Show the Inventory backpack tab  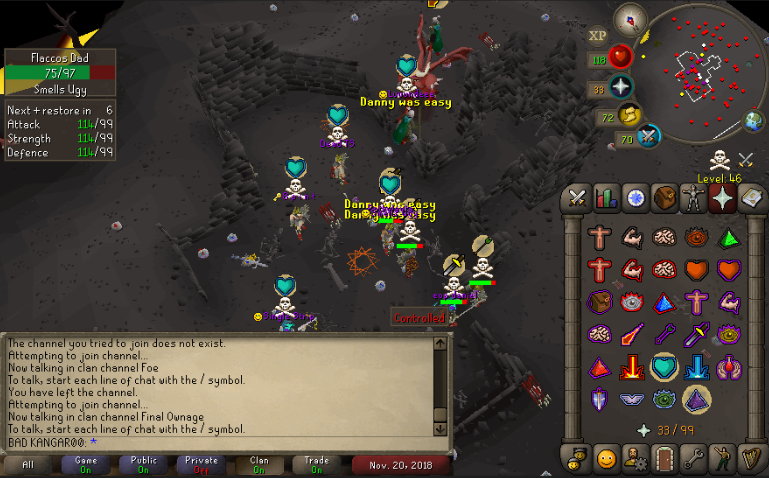[663, 198]
